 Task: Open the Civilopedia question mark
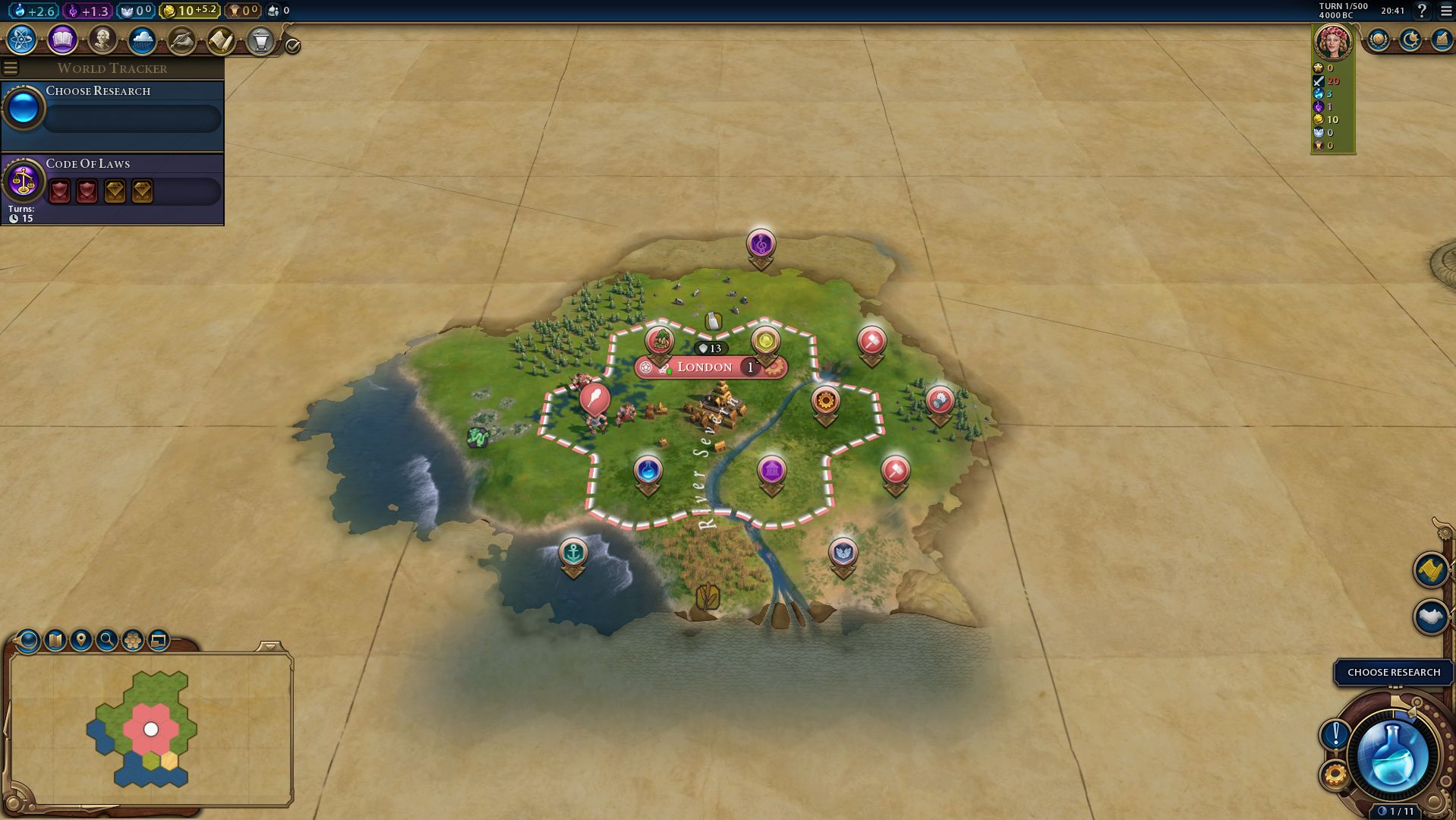pos(1422,11)
